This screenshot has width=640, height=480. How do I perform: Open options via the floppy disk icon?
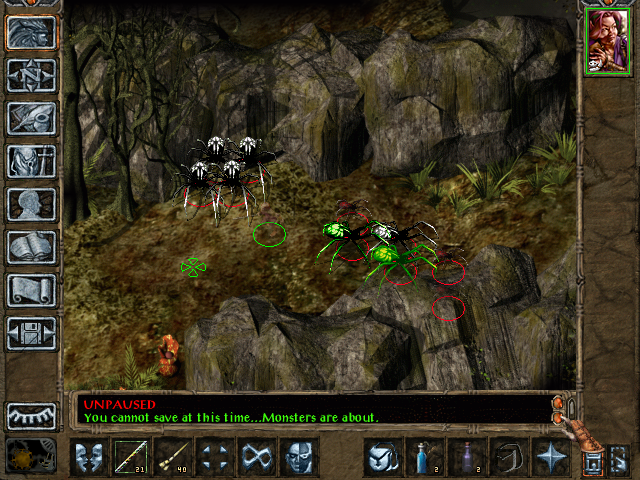pyautogui.click(x=31, y=333)
